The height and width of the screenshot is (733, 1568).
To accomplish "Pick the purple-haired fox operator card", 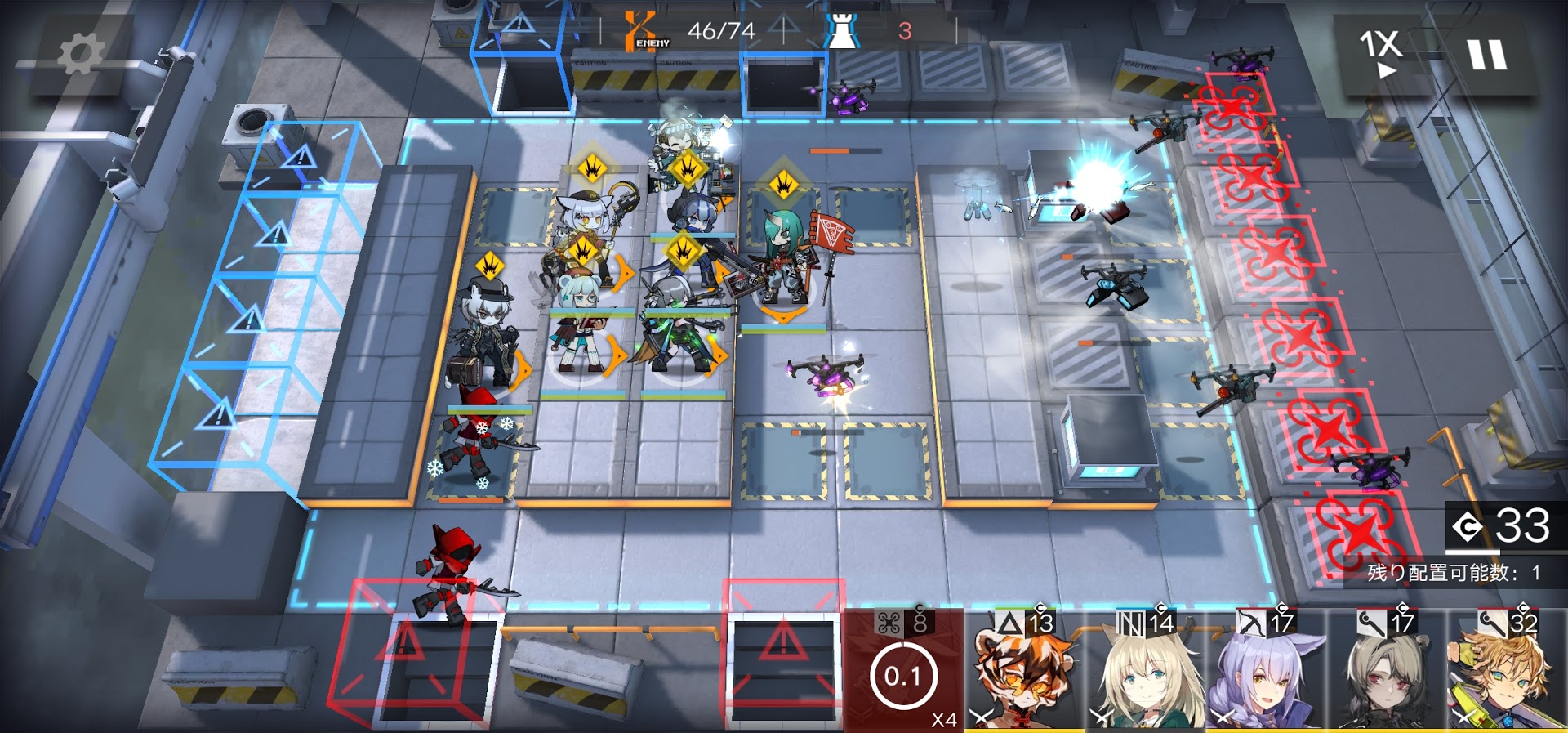I will pos(1266,670).
